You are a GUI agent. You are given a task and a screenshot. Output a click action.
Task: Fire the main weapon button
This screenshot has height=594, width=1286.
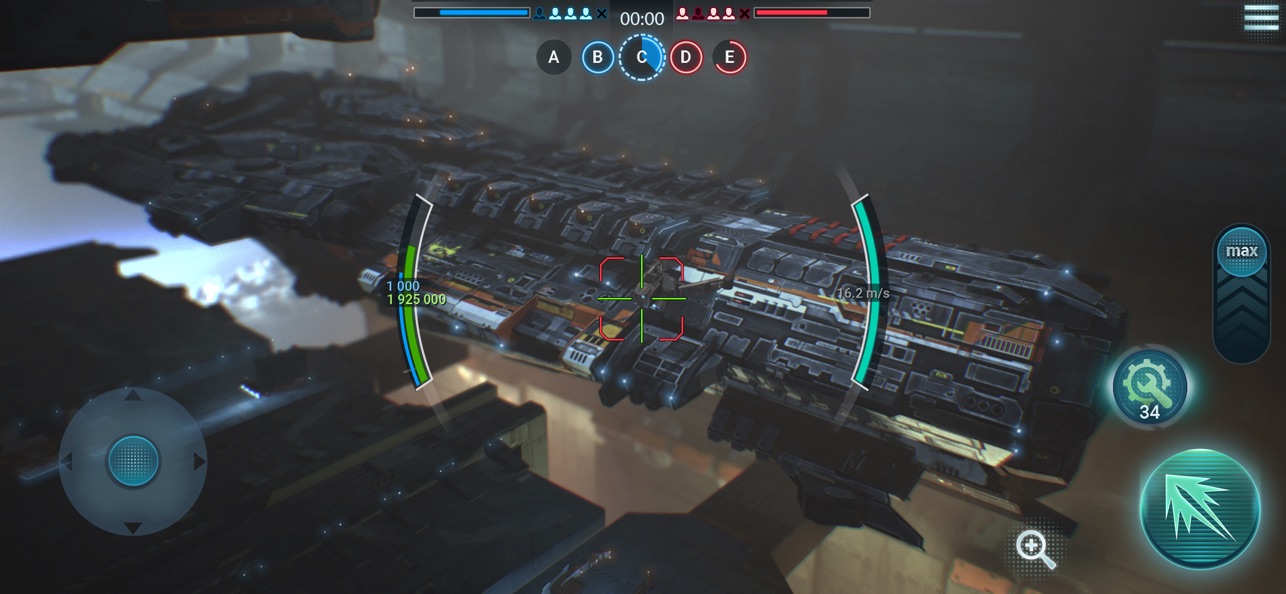click(1200, 508)
